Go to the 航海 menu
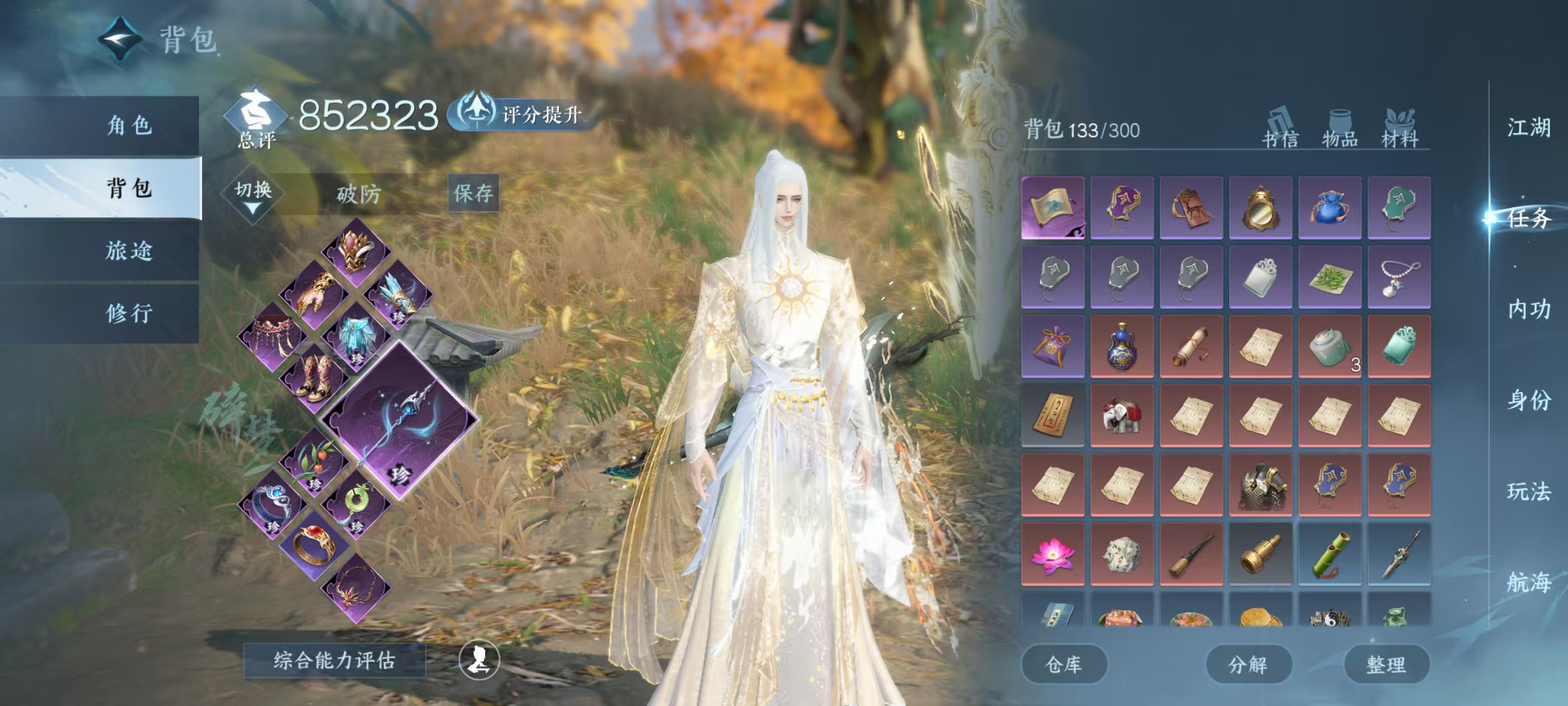The width and height of the screenshot is (1568, 706). (x=1528, y=582)
